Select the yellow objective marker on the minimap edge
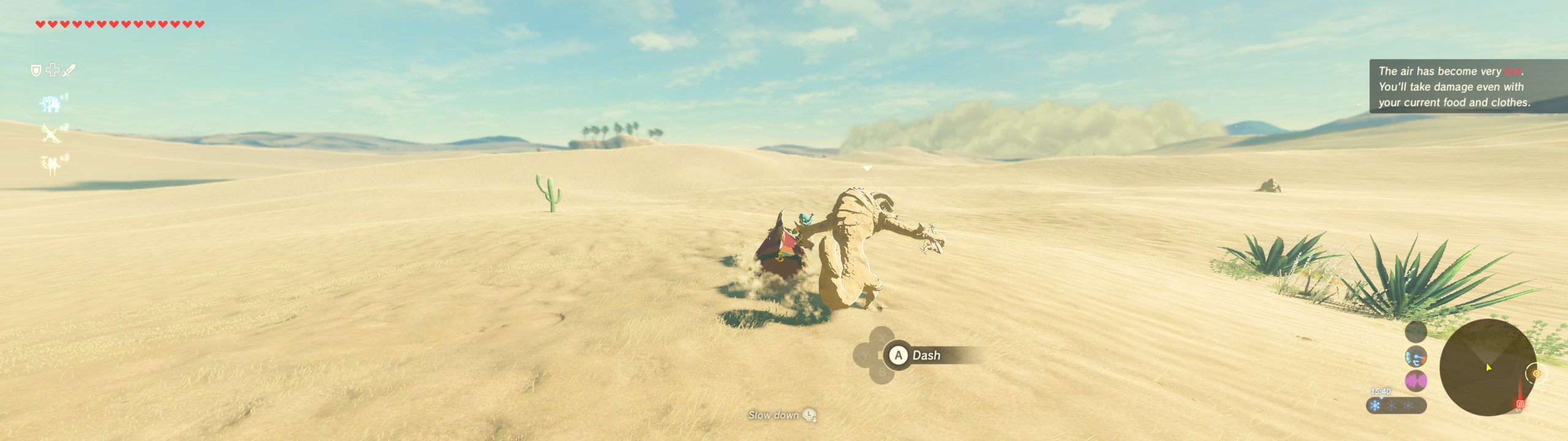1568x441 pixels. tap(1536, 373)
